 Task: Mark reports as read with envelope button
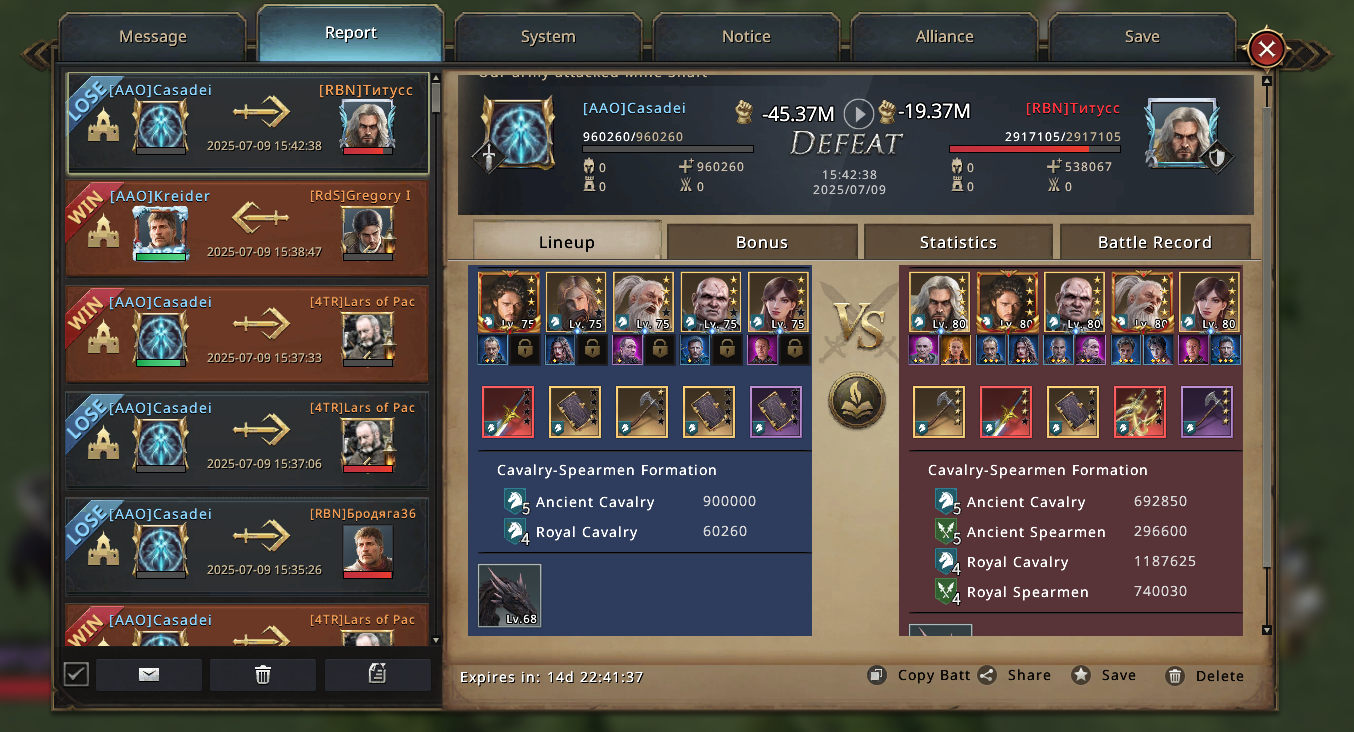coord(149,675)
